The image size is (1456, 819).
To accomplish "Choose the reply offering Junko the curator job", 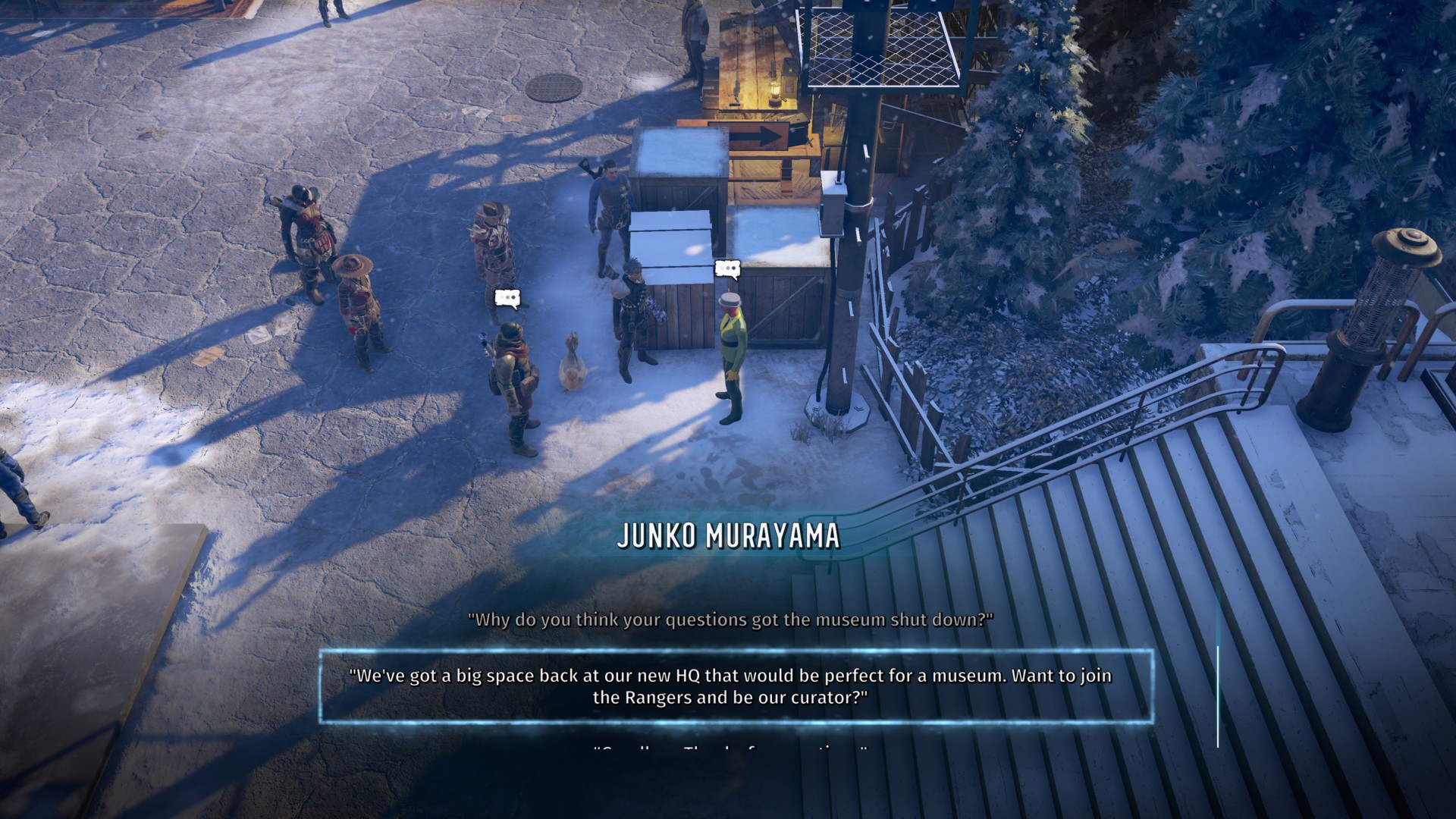I will [x=730, y=686].
